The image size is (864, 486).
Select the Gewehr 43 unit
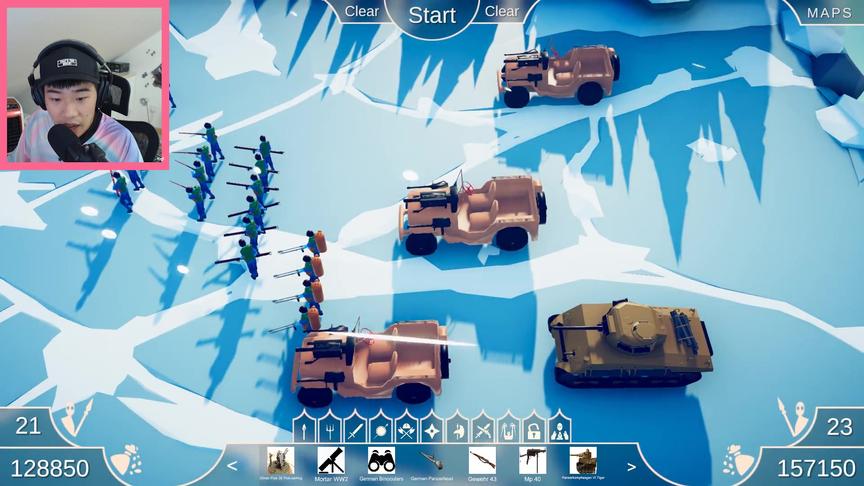482,463
